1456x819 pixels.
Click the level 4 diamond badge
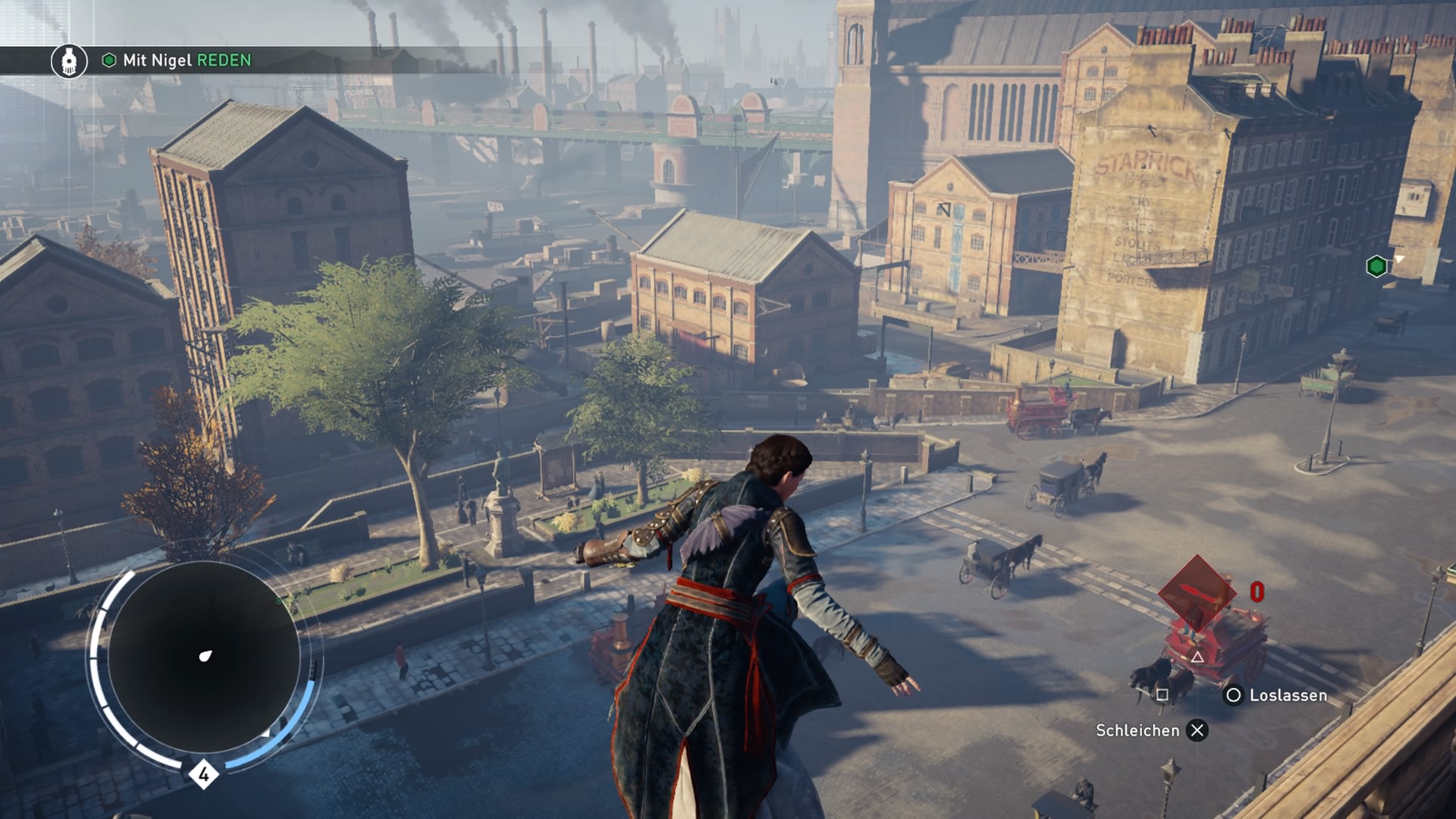point(203,774)
